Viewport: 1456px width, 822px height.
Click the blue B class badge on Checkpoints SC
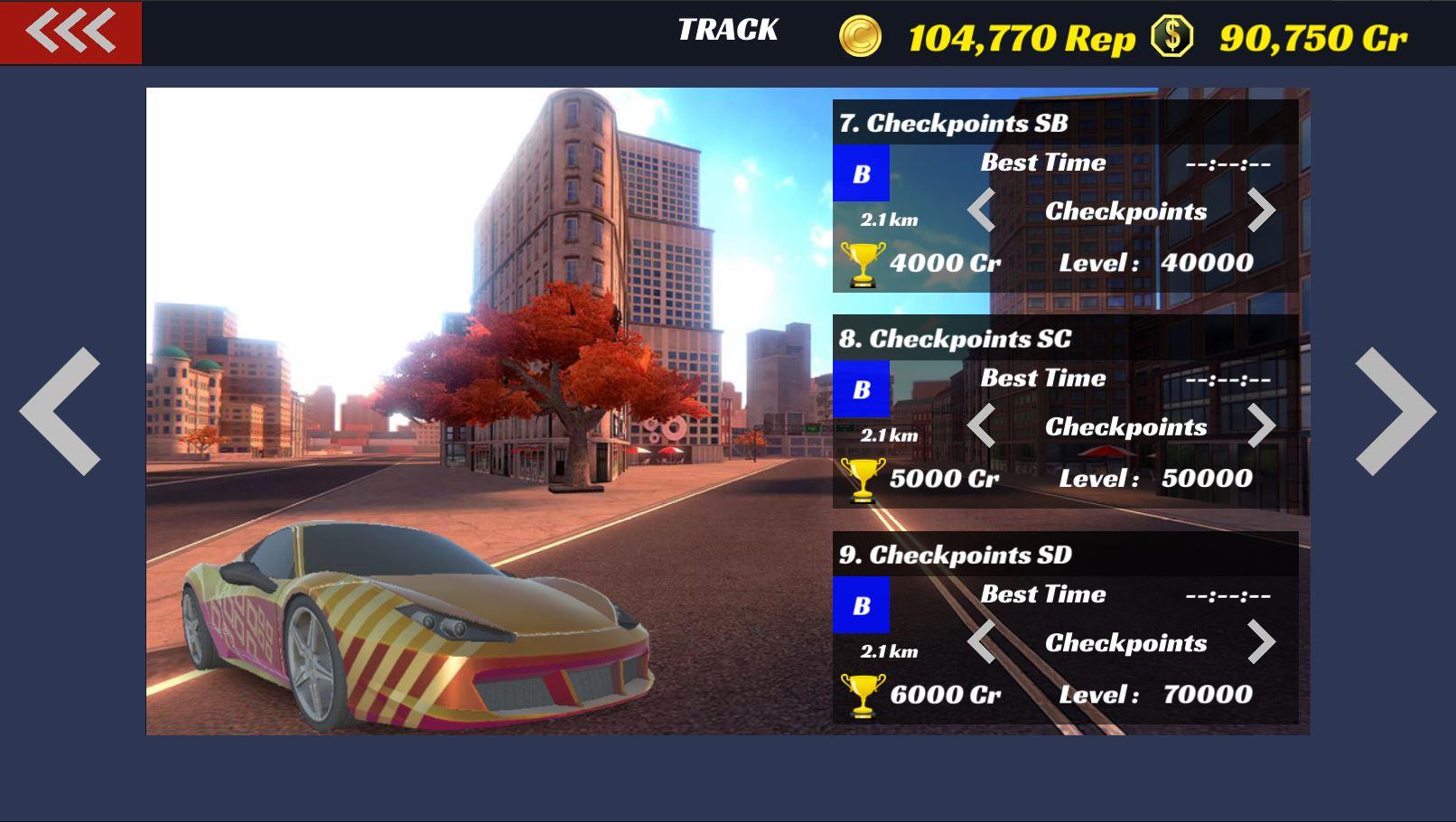coord(861,389)
